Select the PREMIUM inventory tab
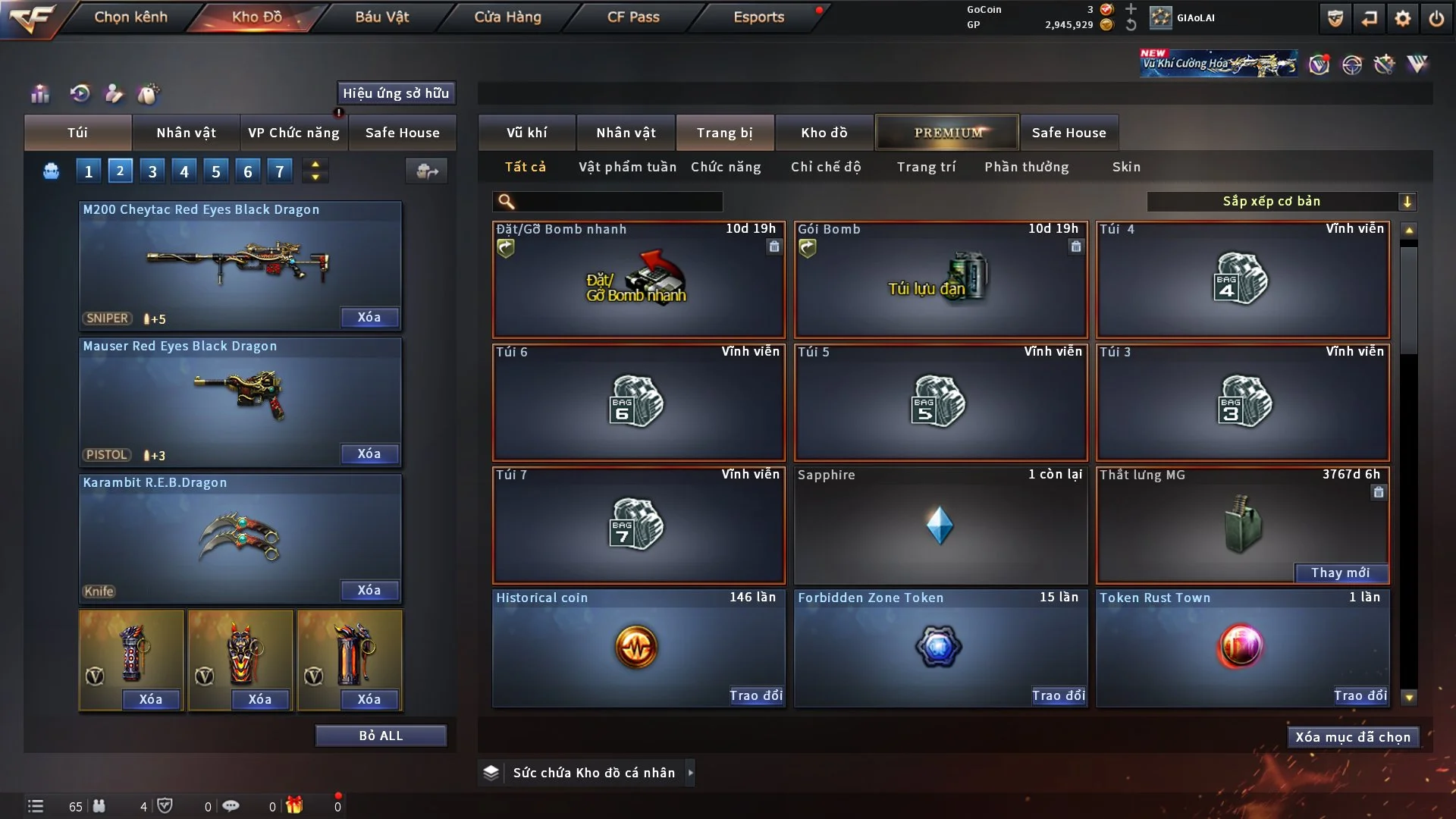This screenshot has width=1456, height=819. click(x=947, y=133)
